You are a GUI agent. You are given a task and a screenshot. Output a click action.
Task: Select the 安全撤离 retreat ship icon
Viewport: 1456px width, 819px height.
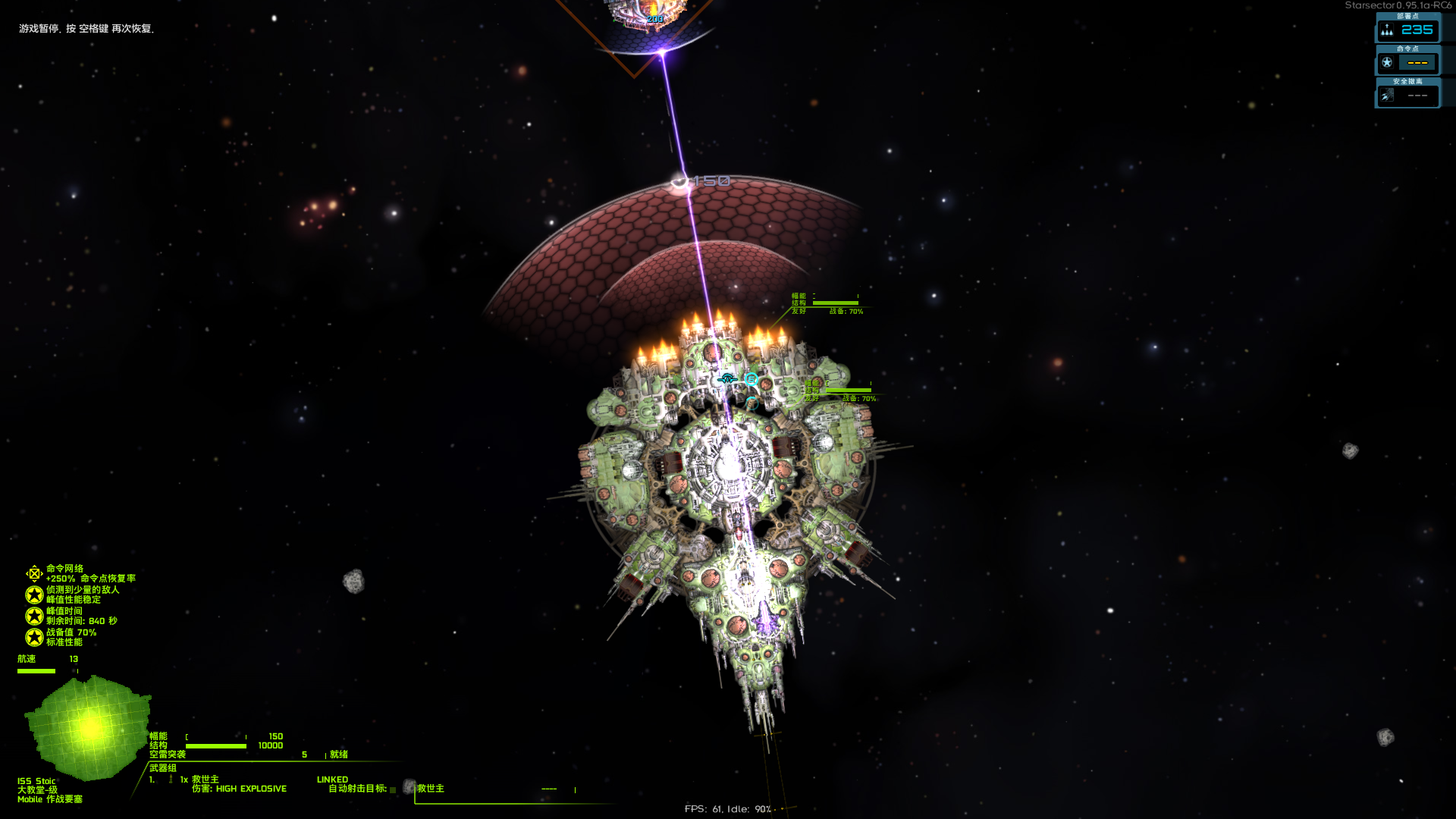click(x=1388, y=95)
